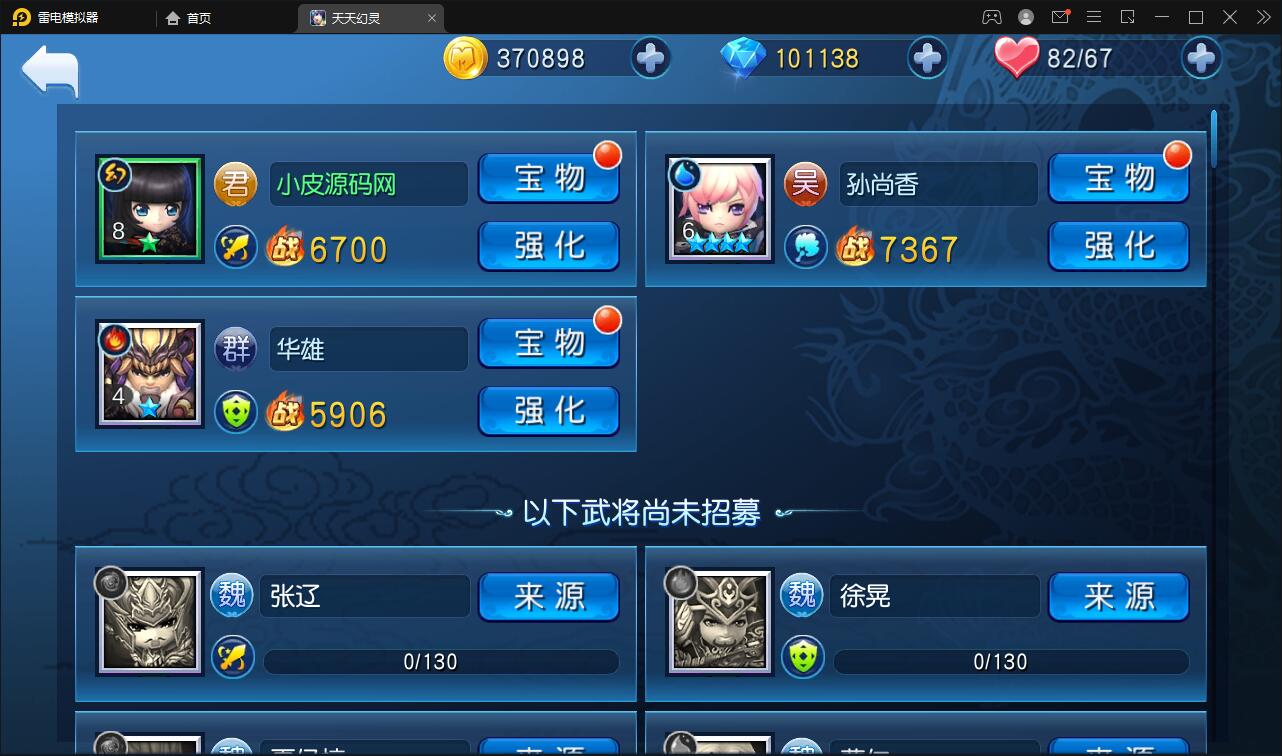Image resolution: width=1282 pixels, height=756 pixels.
Task: Click 孙尚香's faction emblem 吴
Action: pyautogui.click(x=804, y=183)
